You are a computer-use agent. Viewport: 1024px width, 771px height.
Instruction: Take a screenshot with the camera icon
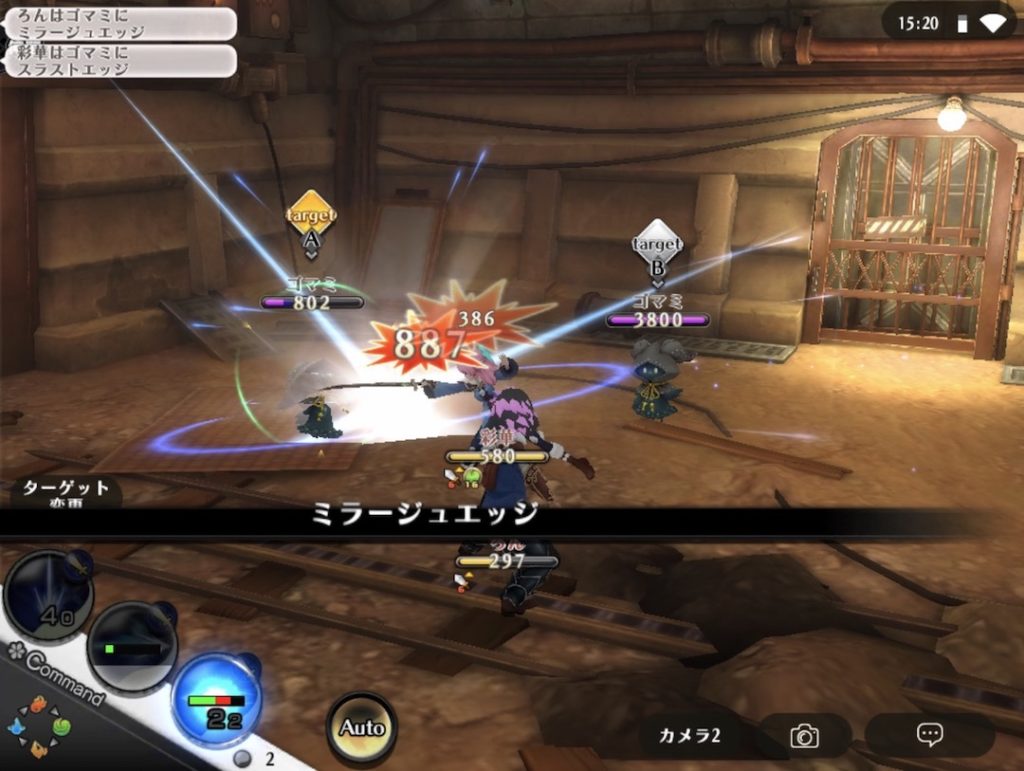click(x=804, y=736)
